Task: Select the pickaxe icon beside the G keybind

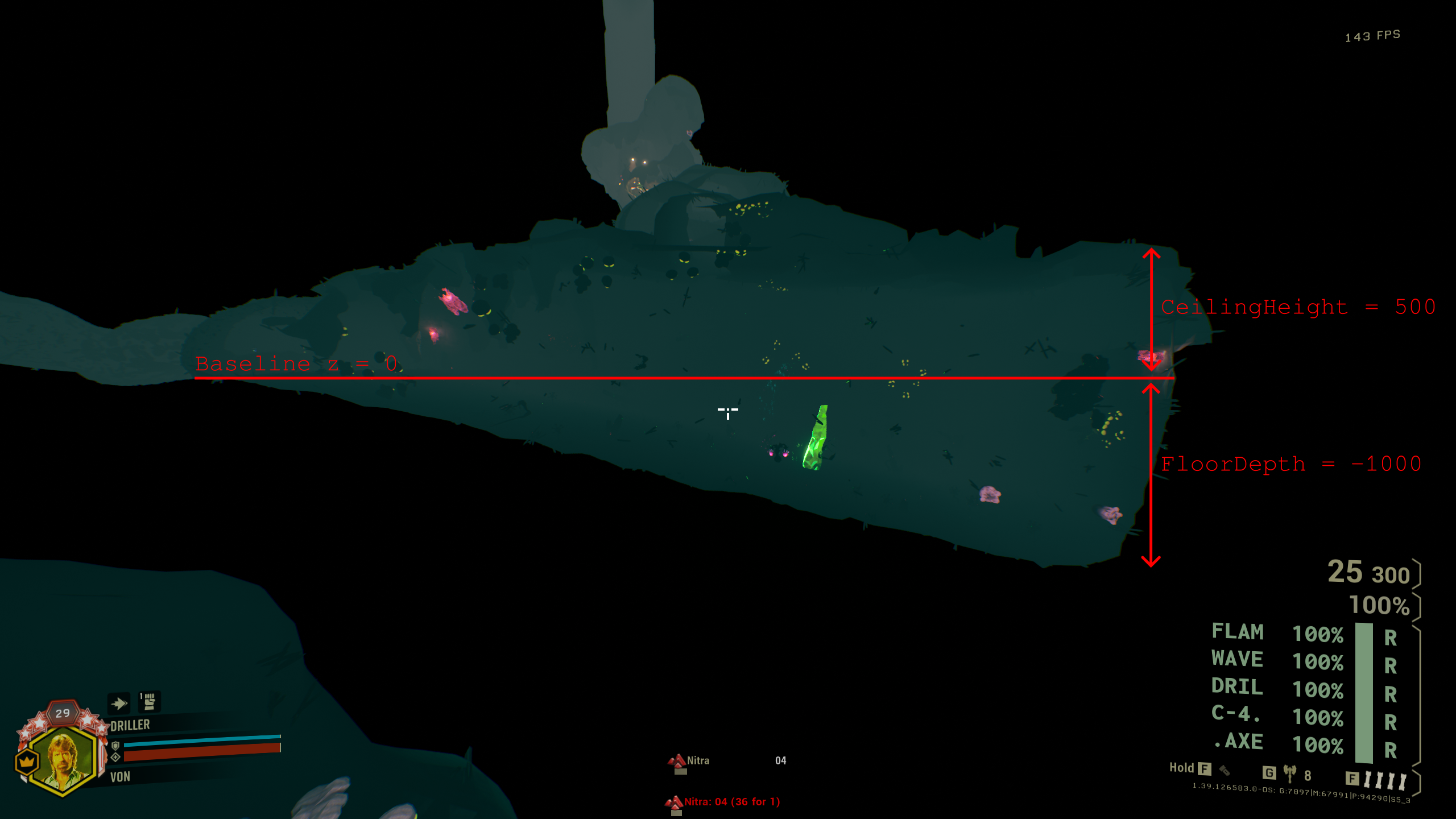Action: [x=1290, y=773]
